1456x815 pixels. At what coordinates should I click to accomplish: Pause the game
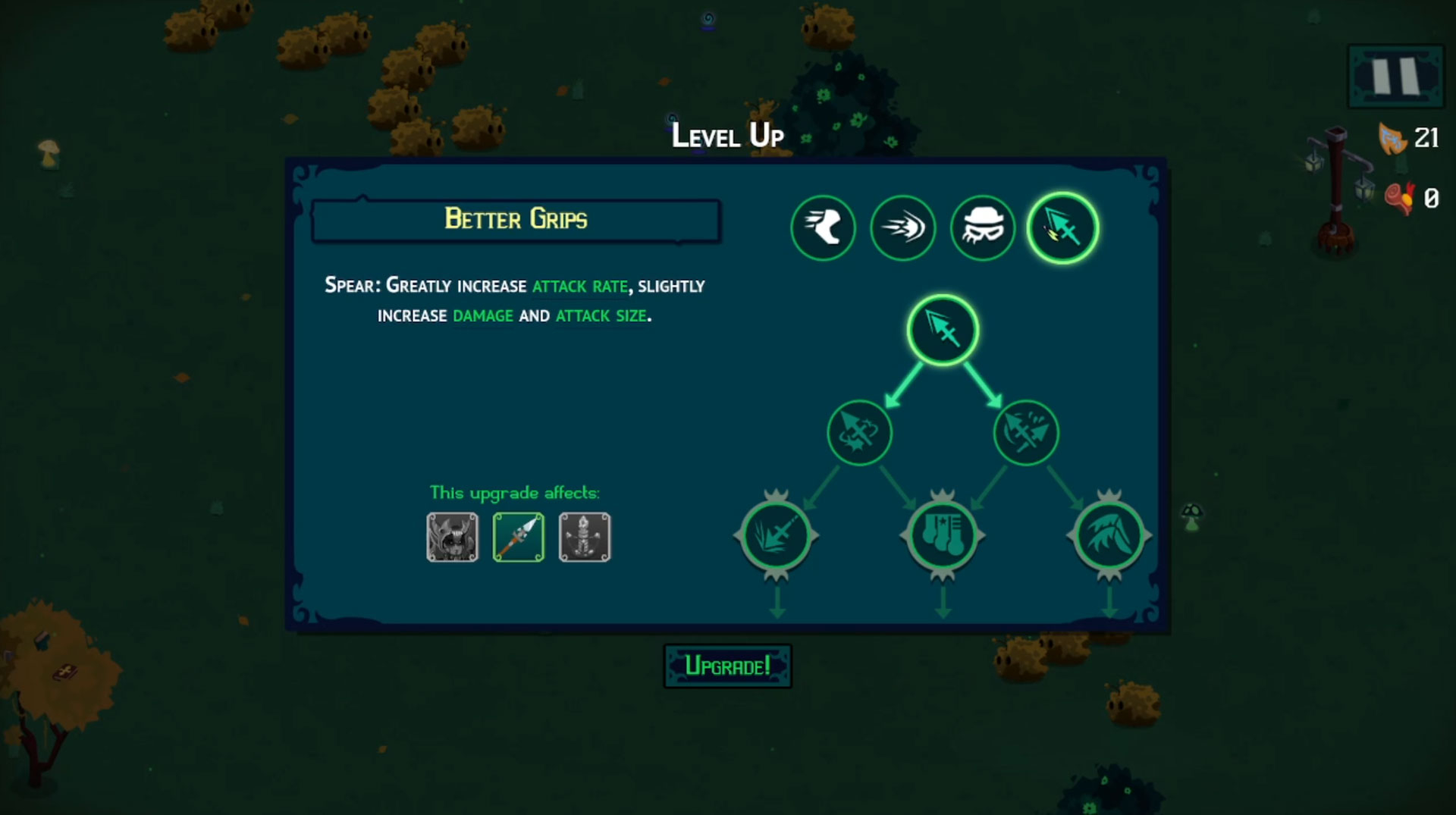pyautogui.click(x=1395, y=76)
